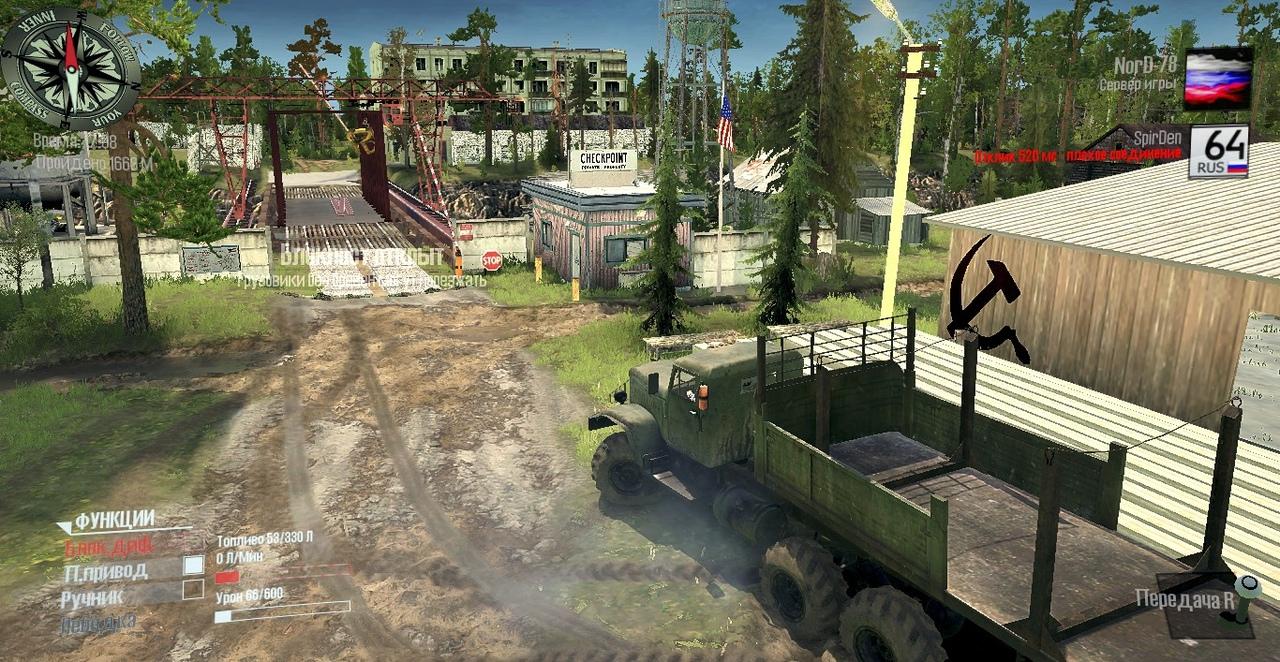The image size is (1280, 662).
Task: Select the Лебедка winch function
Action: (97, 622)
